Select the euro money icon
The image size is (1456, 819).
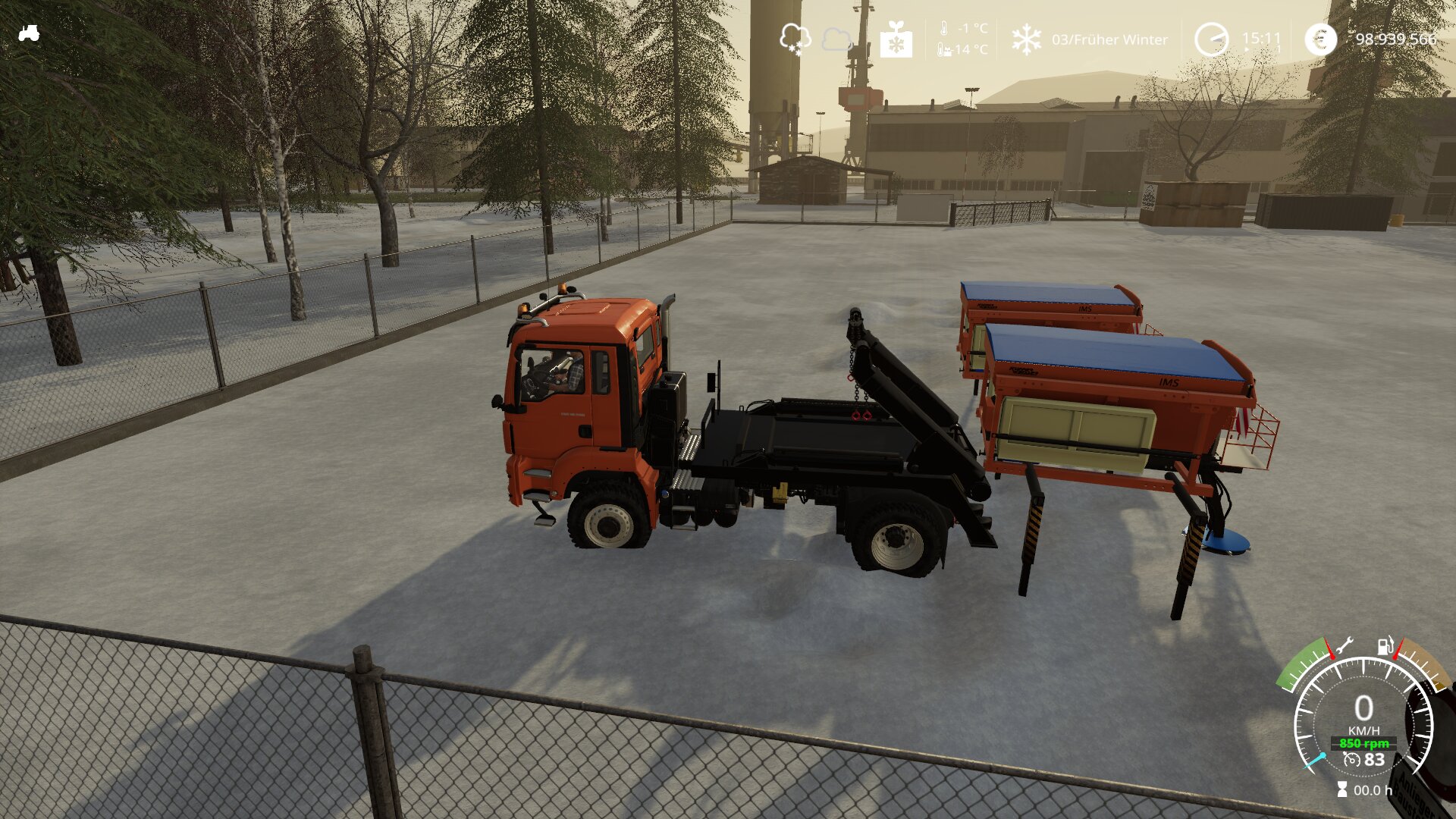[1320, 39]
